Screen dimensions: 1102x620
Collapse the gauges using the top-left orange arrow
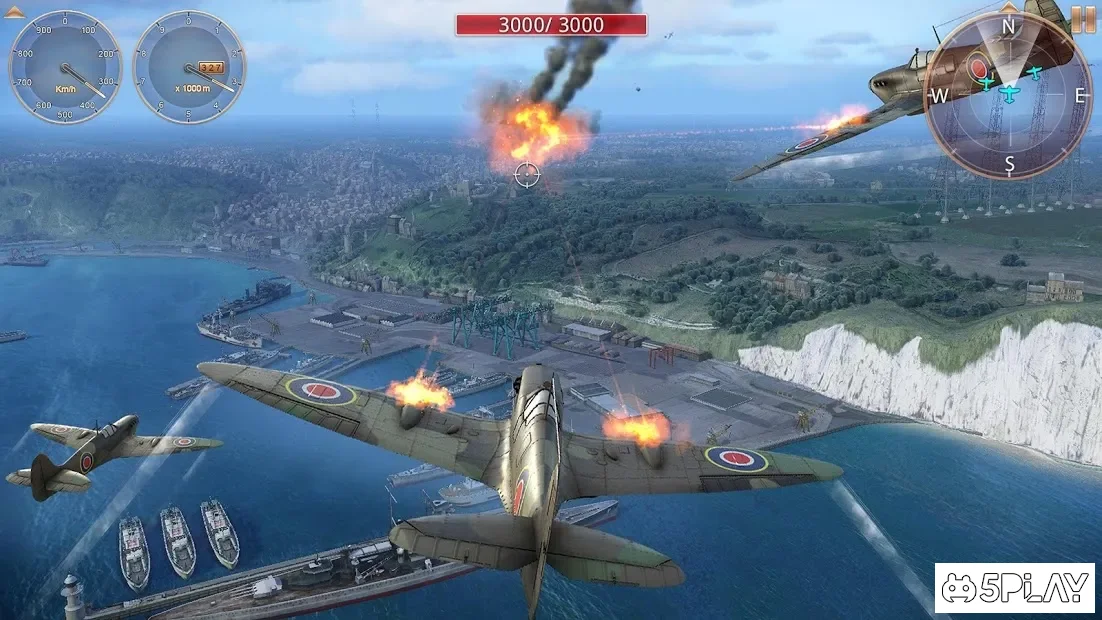tap(14, 12)
